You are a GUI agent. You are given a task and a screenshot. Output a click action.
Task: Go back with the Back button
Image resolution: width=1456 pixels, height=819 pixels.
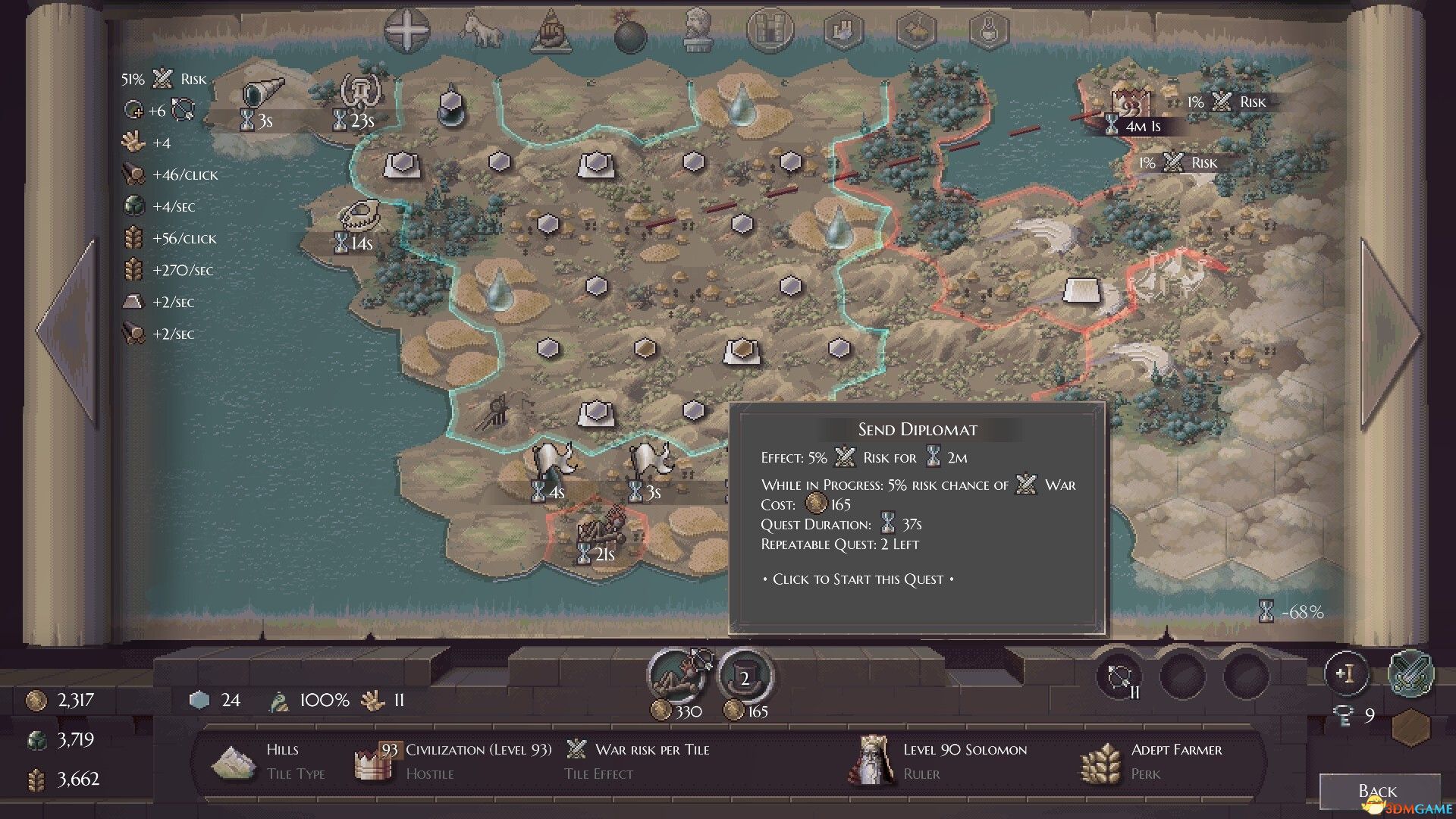pos(1378,791)
